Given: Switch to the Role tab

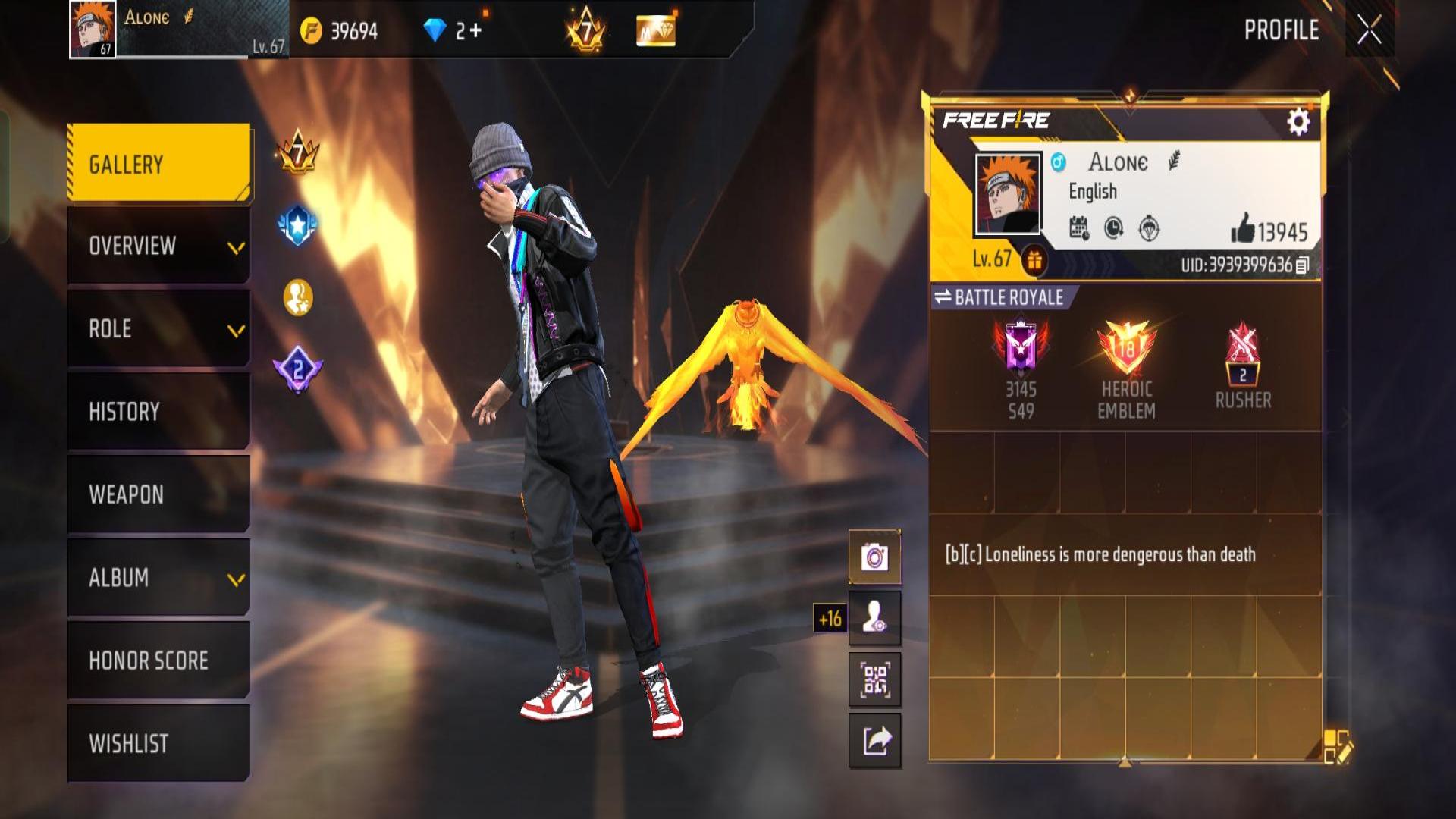Looking at the screenshot, I should pos(159,329).
